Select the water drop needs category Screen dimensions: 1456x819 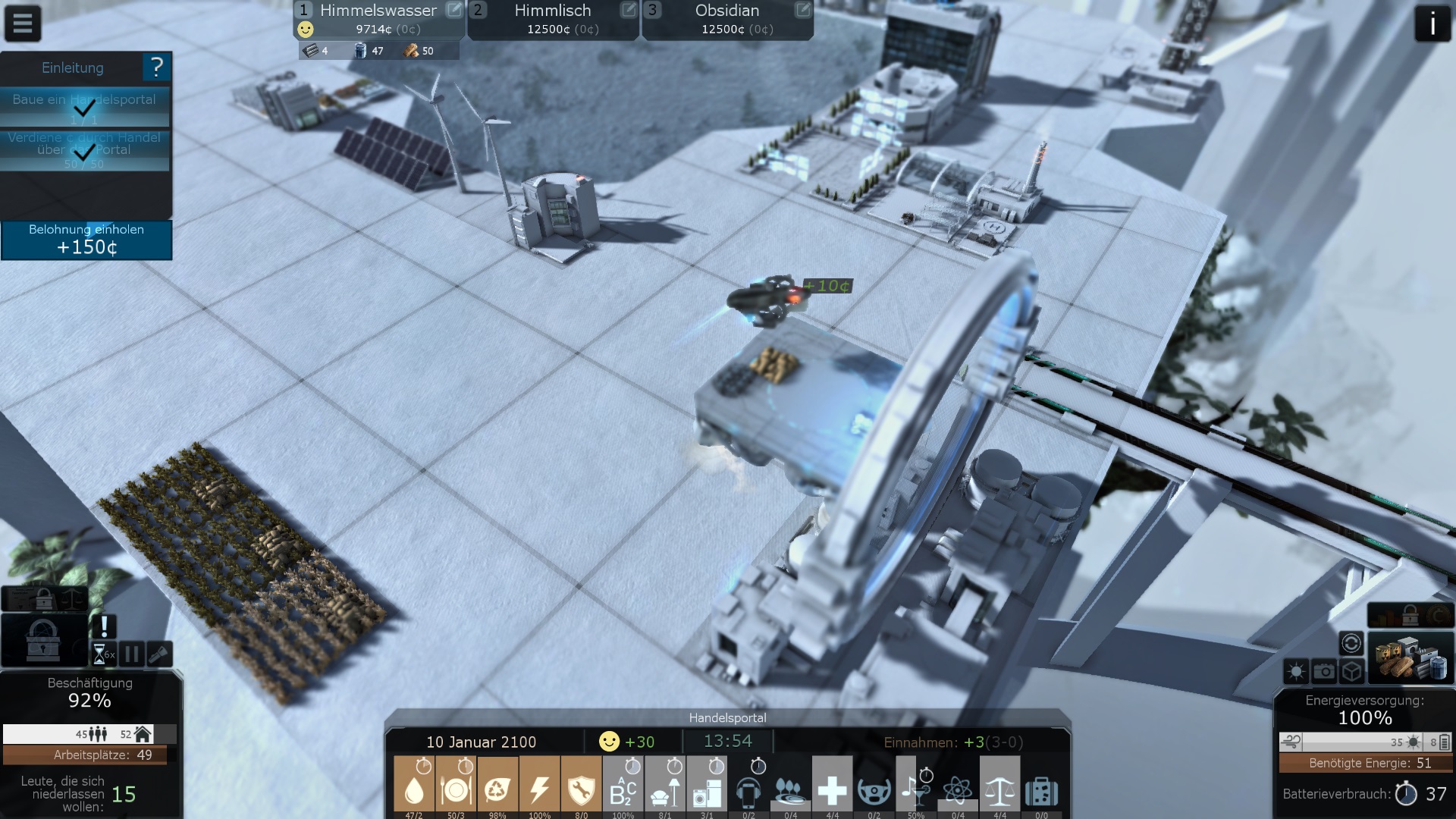pos(414,786)
